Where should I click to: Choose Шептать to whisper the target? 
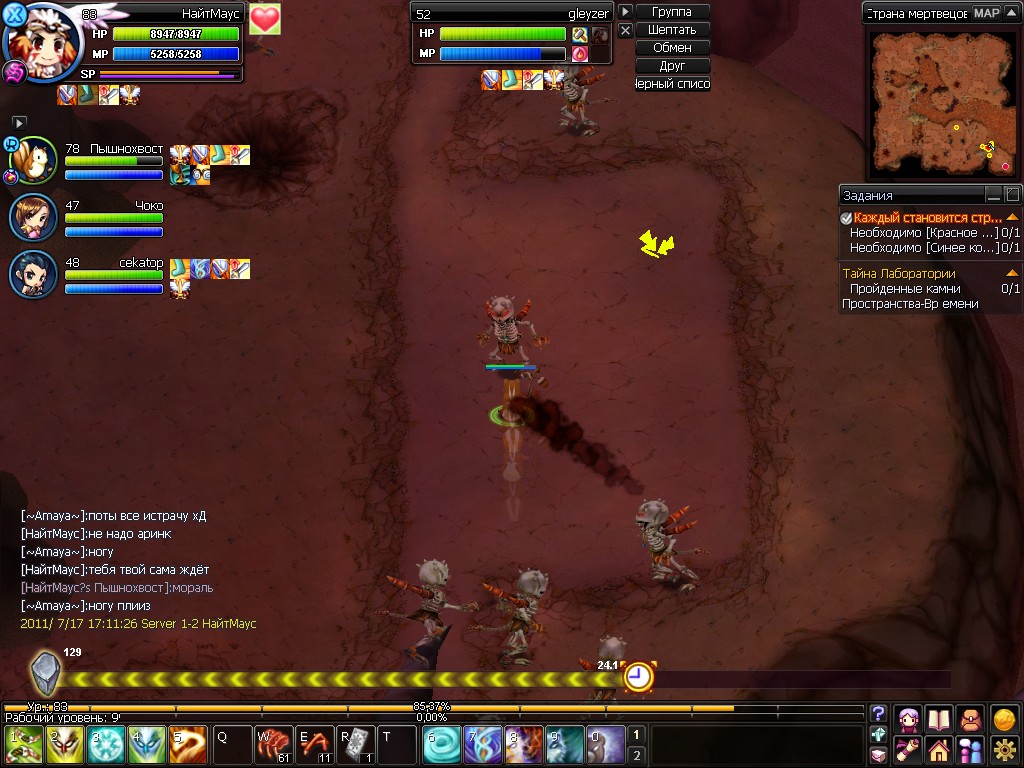click(x=671, y=30)
